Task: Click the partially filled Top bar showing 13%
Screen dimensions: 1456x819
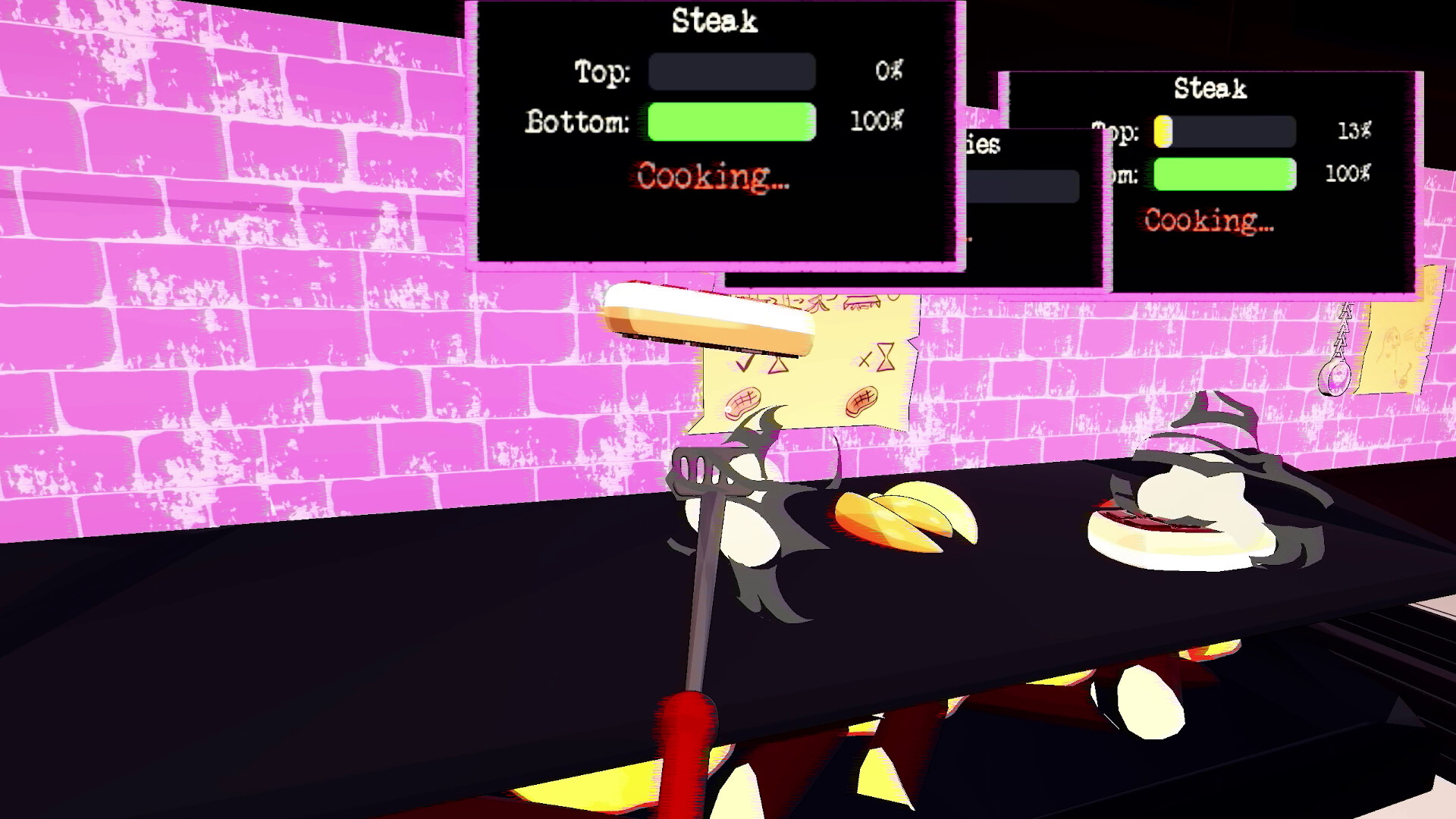Action: point(1223,130)
